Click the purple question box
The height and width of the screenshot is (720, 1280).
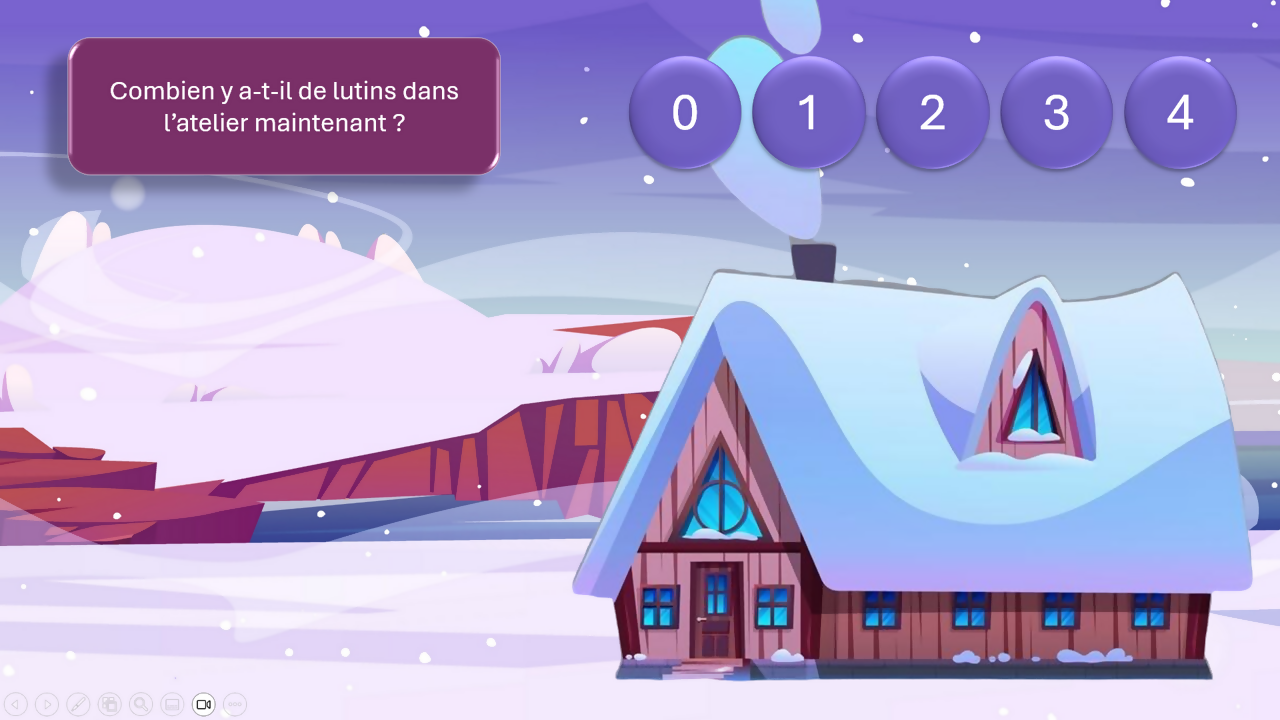click(x=283, y=106)
